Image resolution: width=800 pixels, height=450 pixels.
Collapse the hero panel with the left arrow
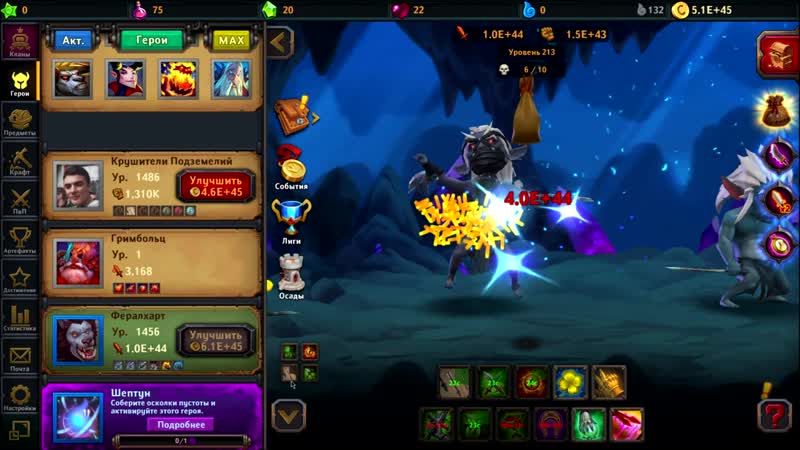(x=280, y=42)
